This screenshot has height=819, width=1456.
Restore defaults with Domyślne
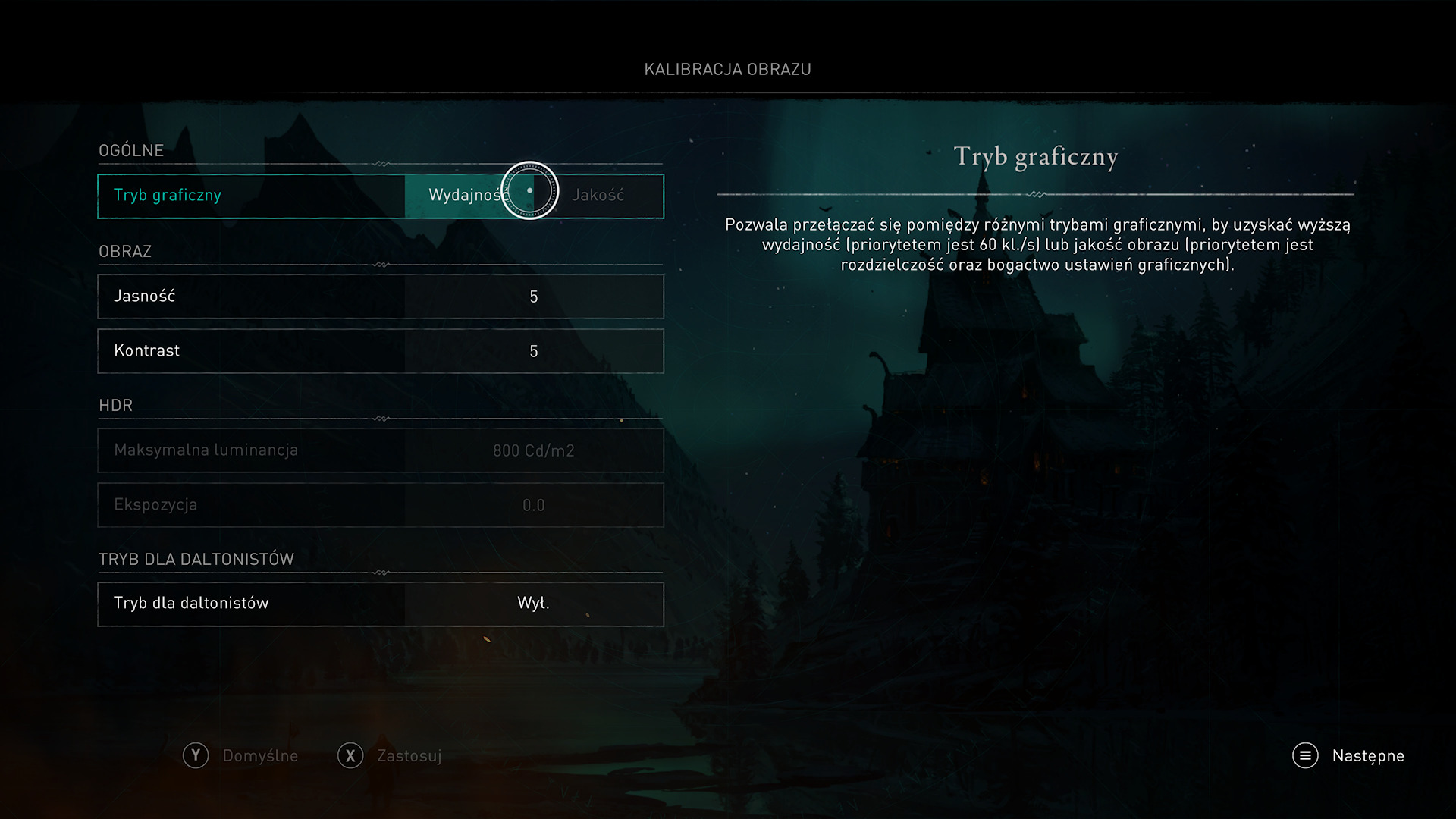tap(241, 755)
